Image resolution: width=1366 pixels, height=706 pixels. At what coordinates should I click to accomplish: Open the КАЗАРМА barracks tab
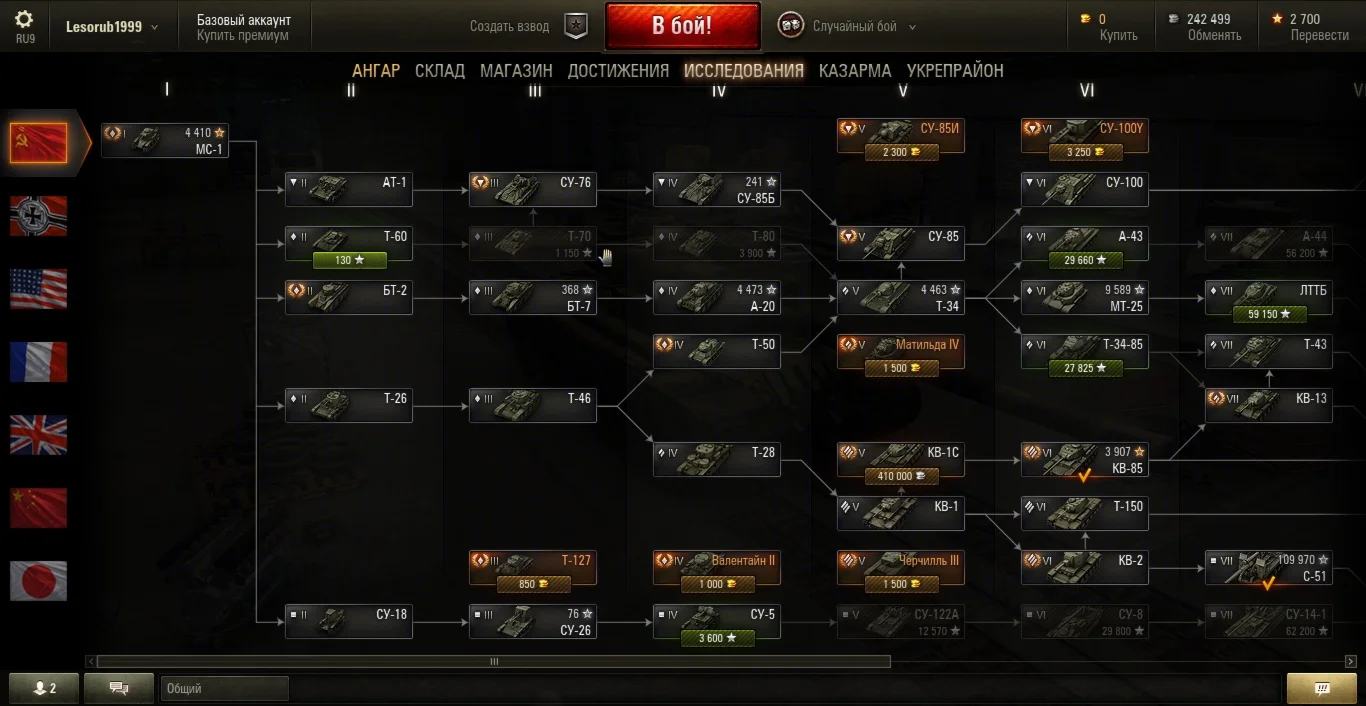click(x=855, y=70)
